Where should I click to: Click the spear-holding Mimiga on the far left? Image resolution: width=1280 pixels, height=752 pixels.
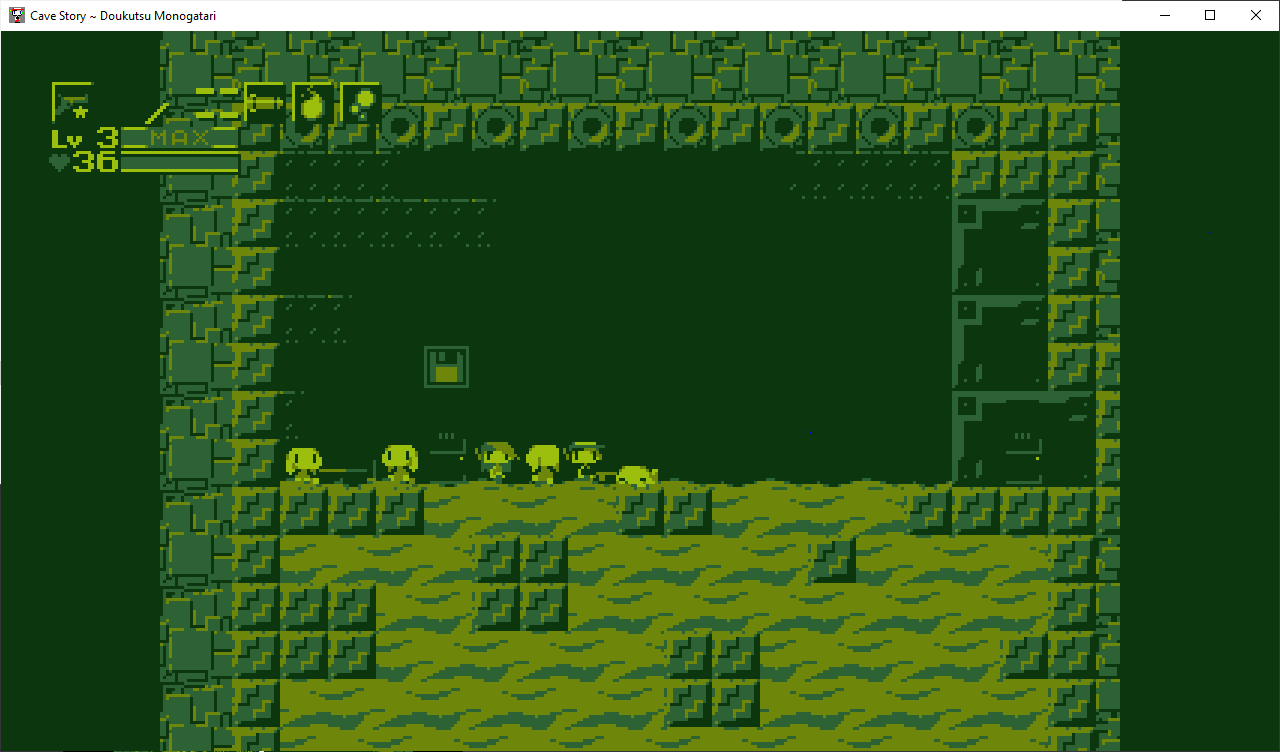pos(305,462)
